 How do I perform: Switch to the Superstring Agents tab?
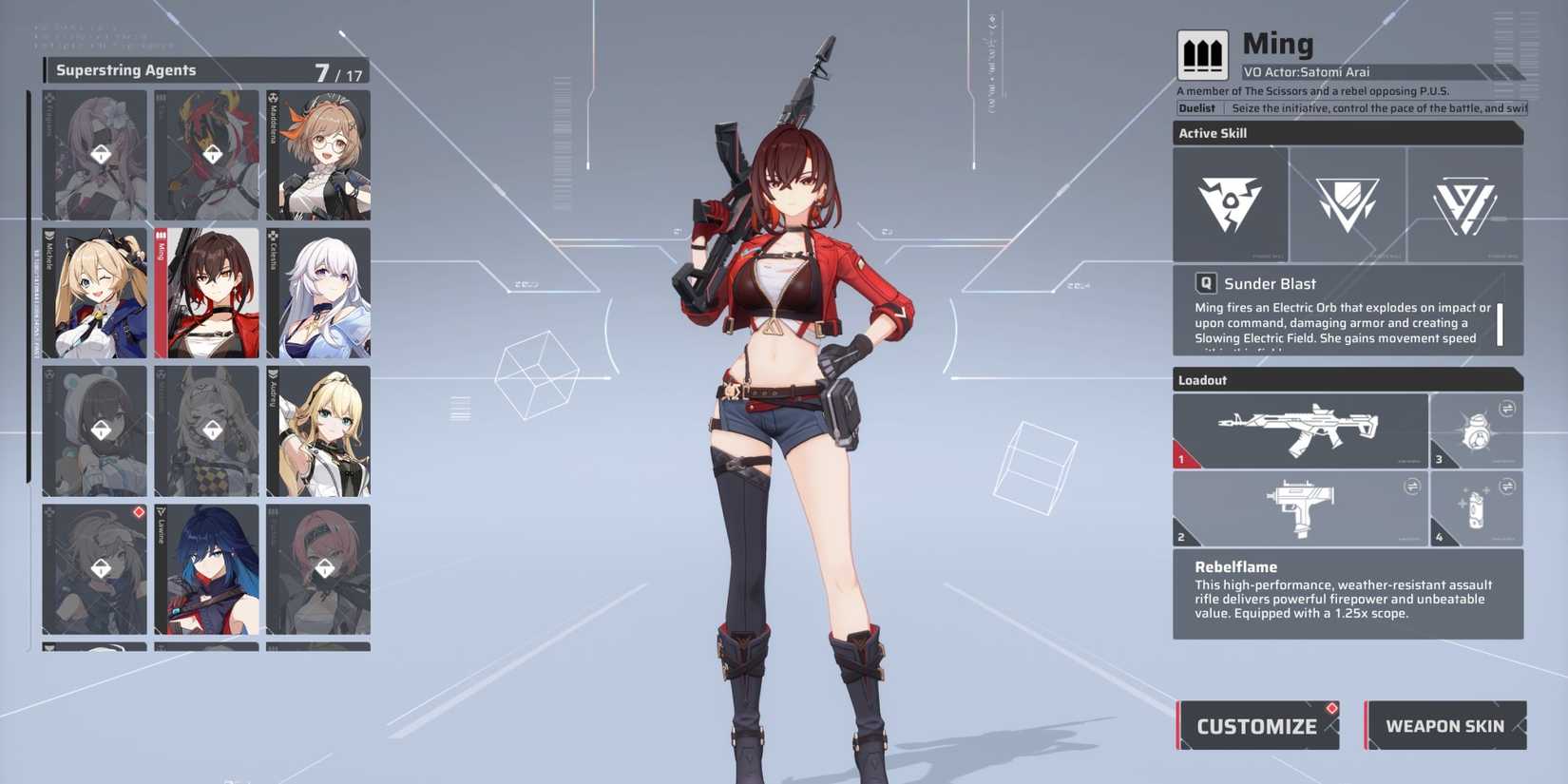click(128, 69)
